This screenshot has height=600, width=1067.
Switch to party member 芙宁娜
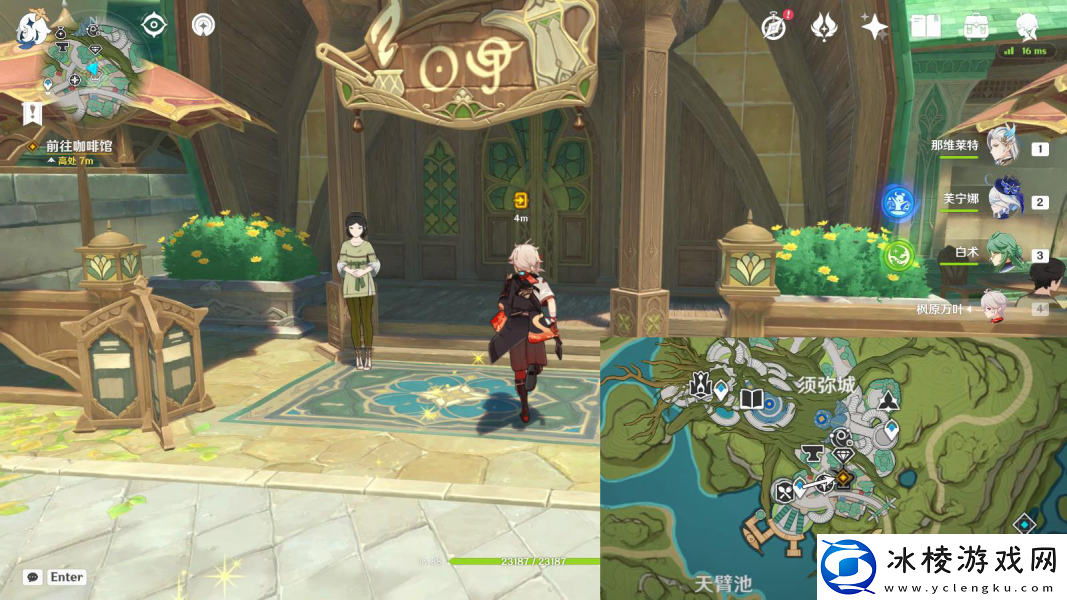click(x=1005, y=200)
